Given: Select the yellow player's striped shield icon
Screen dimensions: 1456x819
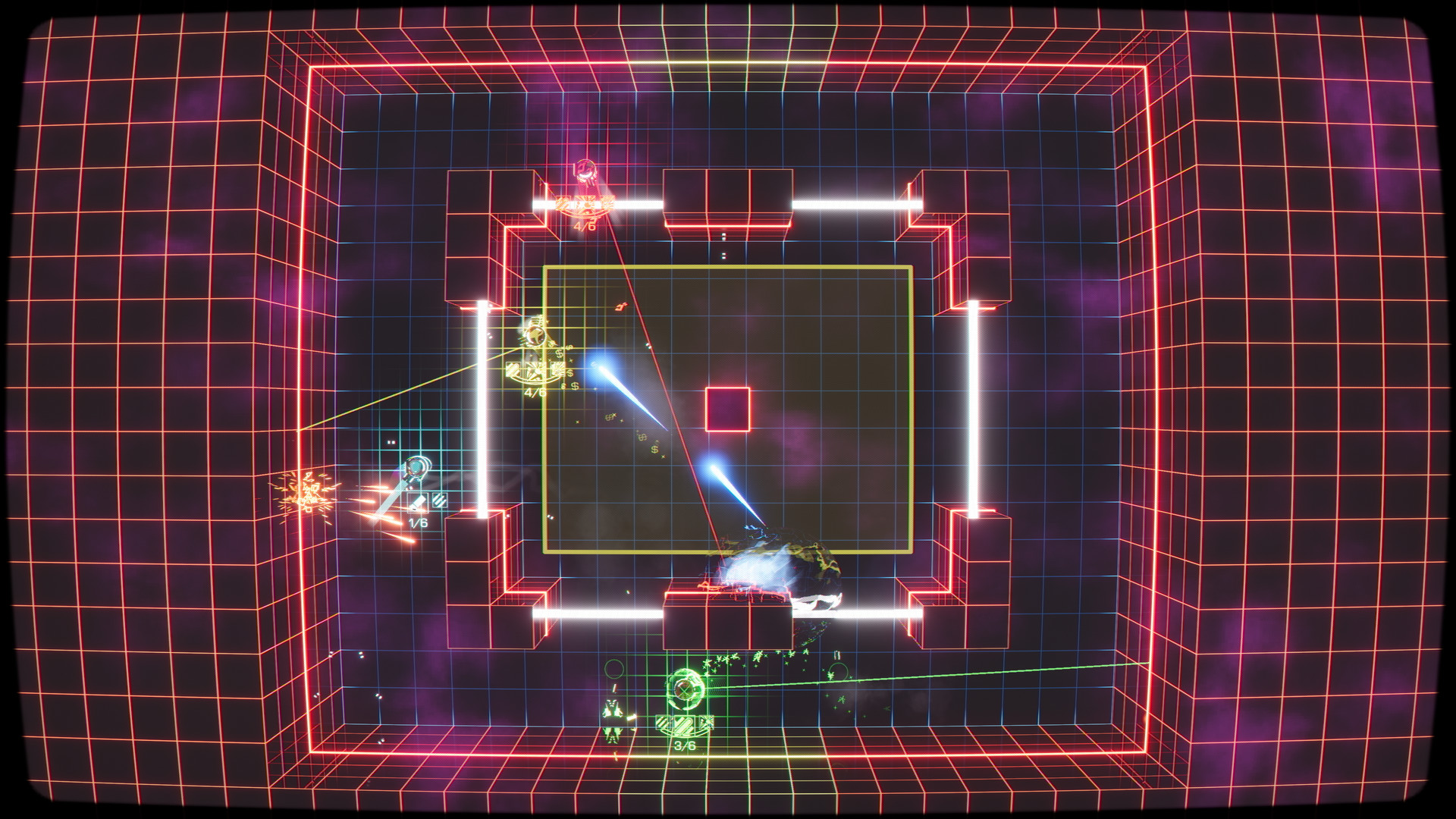Looking at the screenshot, I should [513, 369].
